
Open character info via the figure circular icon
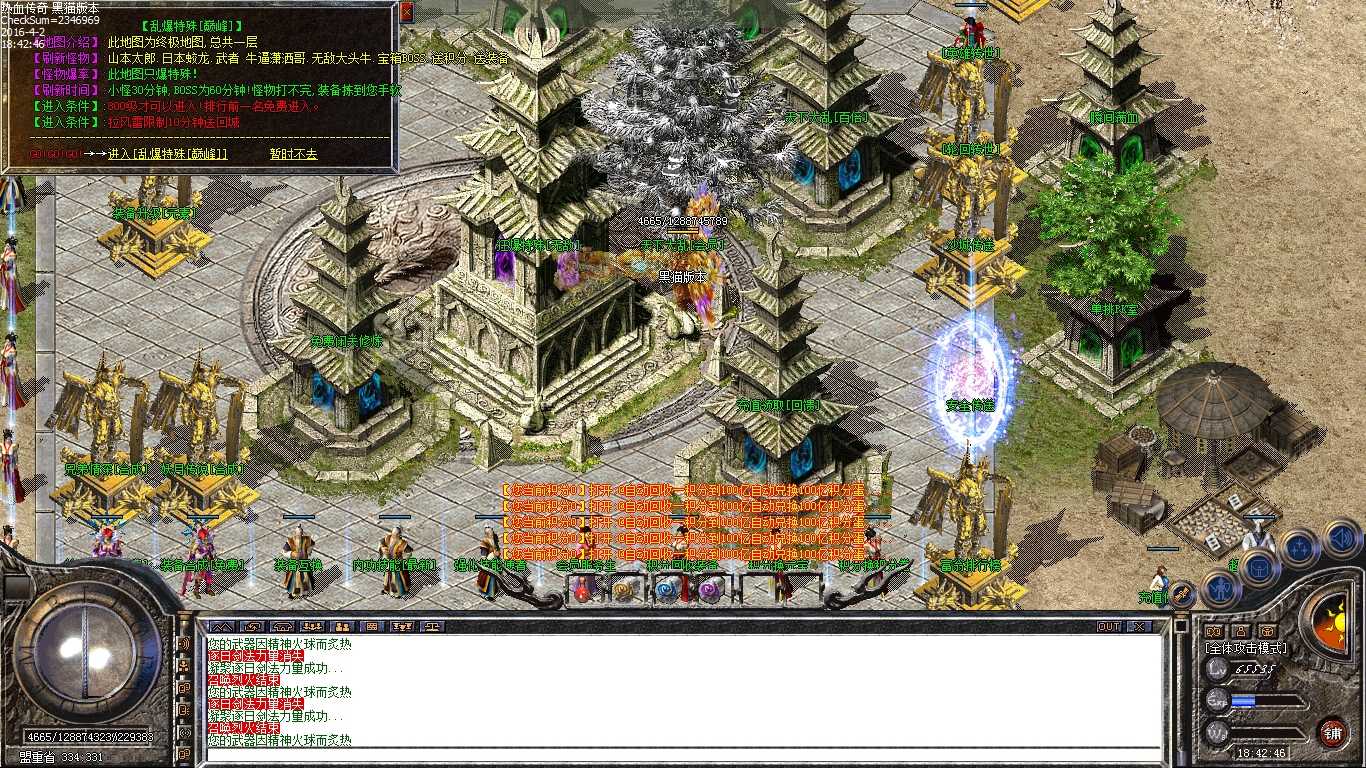tap(1220, 590)
